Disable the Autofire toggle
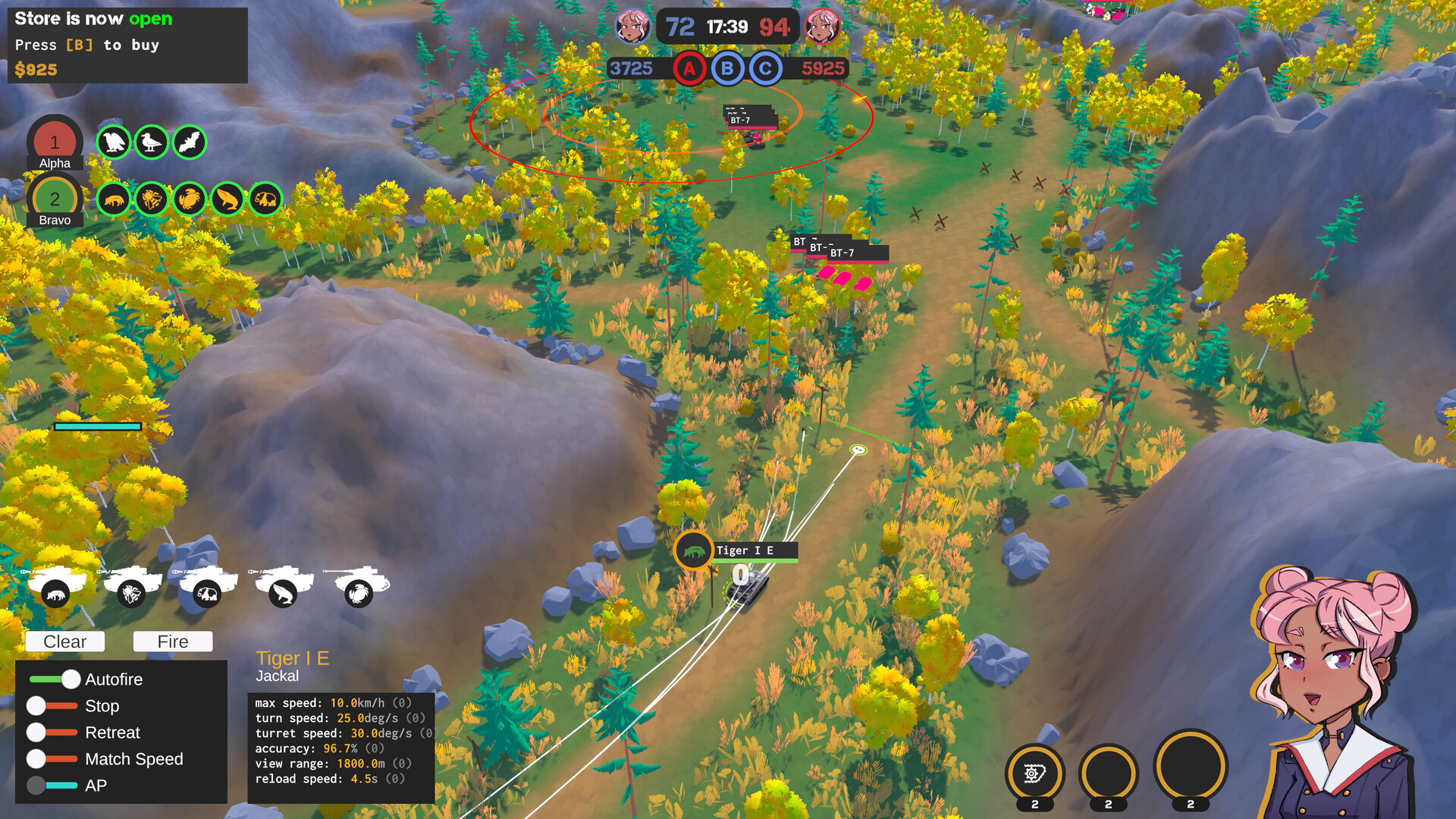1456x819 pixels. (72, 679)
